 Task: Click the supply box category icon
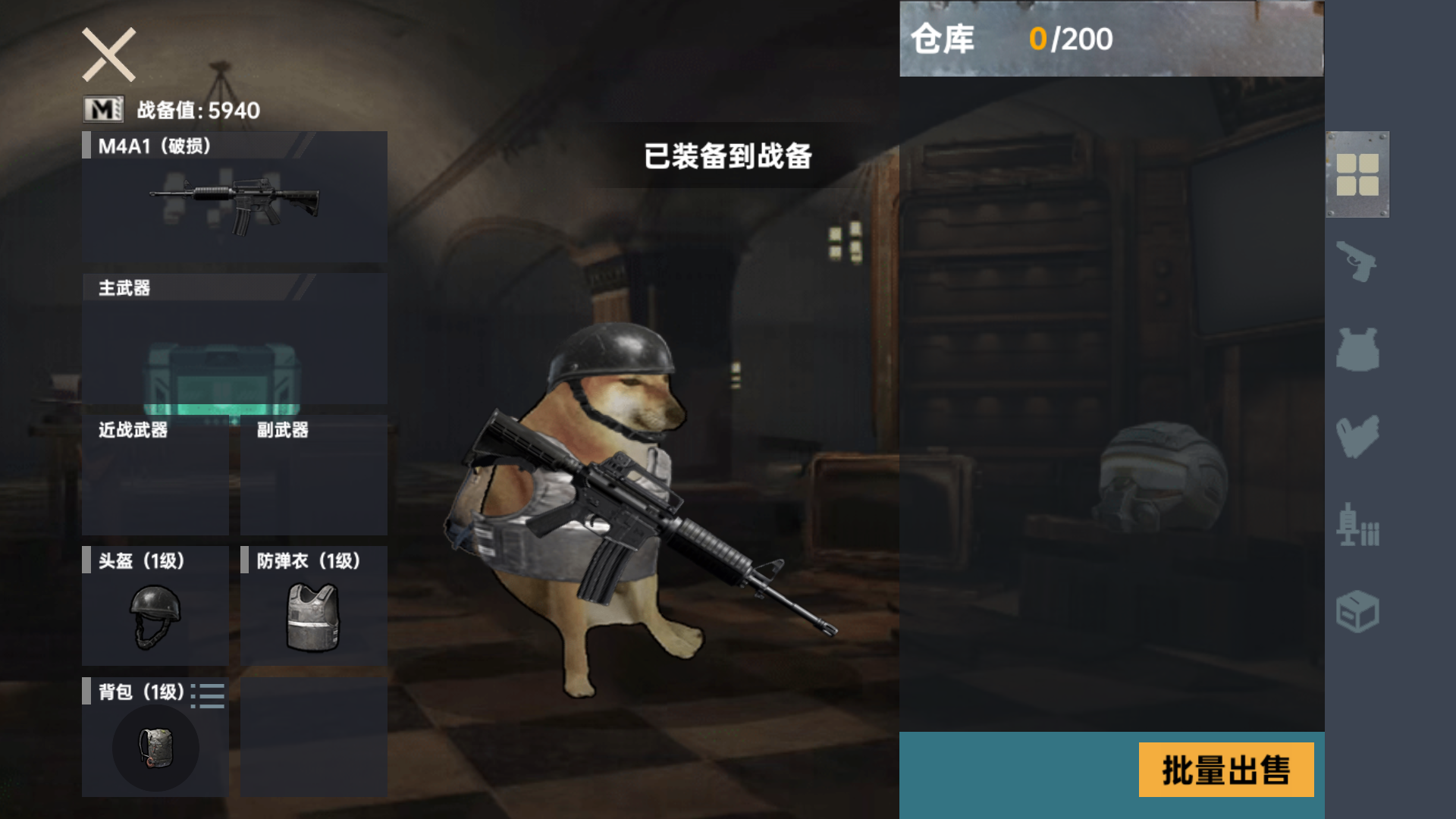click(x=1360, y=611)
